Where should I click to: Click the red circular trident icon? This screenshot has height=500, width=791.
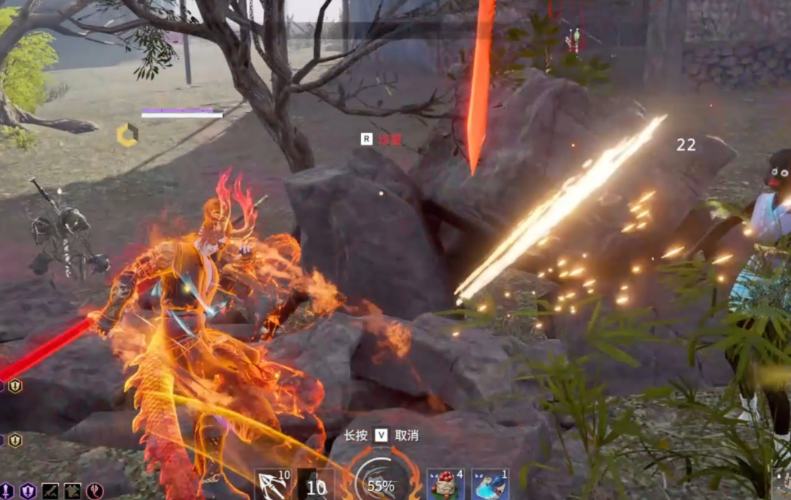95,491
